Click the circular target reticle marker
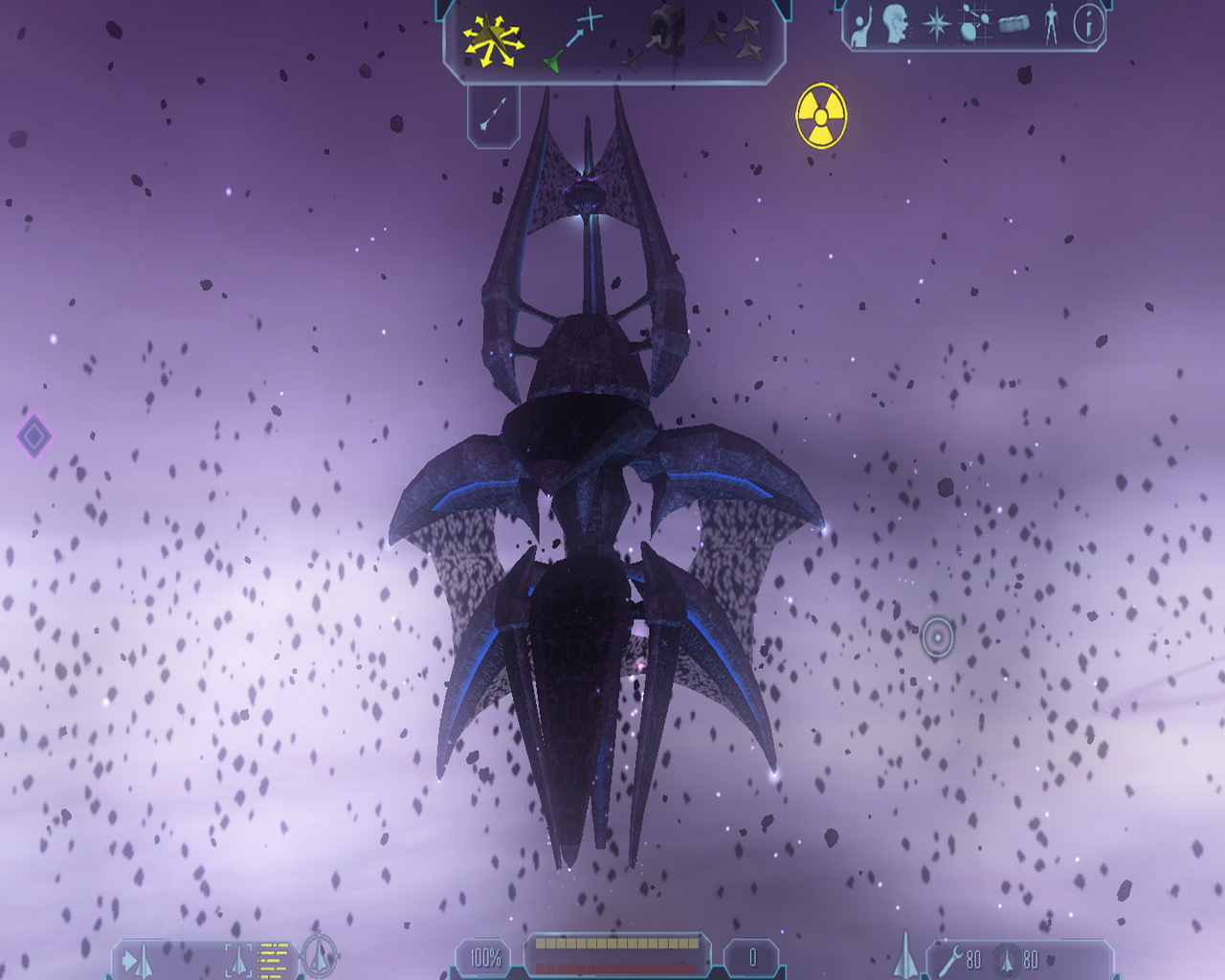 938,636
